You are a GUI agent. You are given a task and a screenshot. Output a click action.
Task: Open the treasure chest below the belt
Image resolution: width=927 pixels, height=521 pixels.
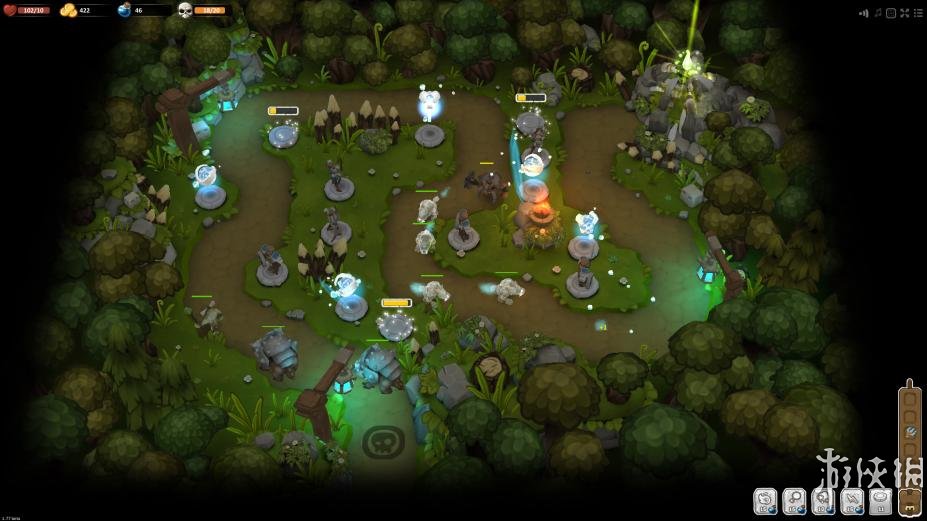point(910,500)
